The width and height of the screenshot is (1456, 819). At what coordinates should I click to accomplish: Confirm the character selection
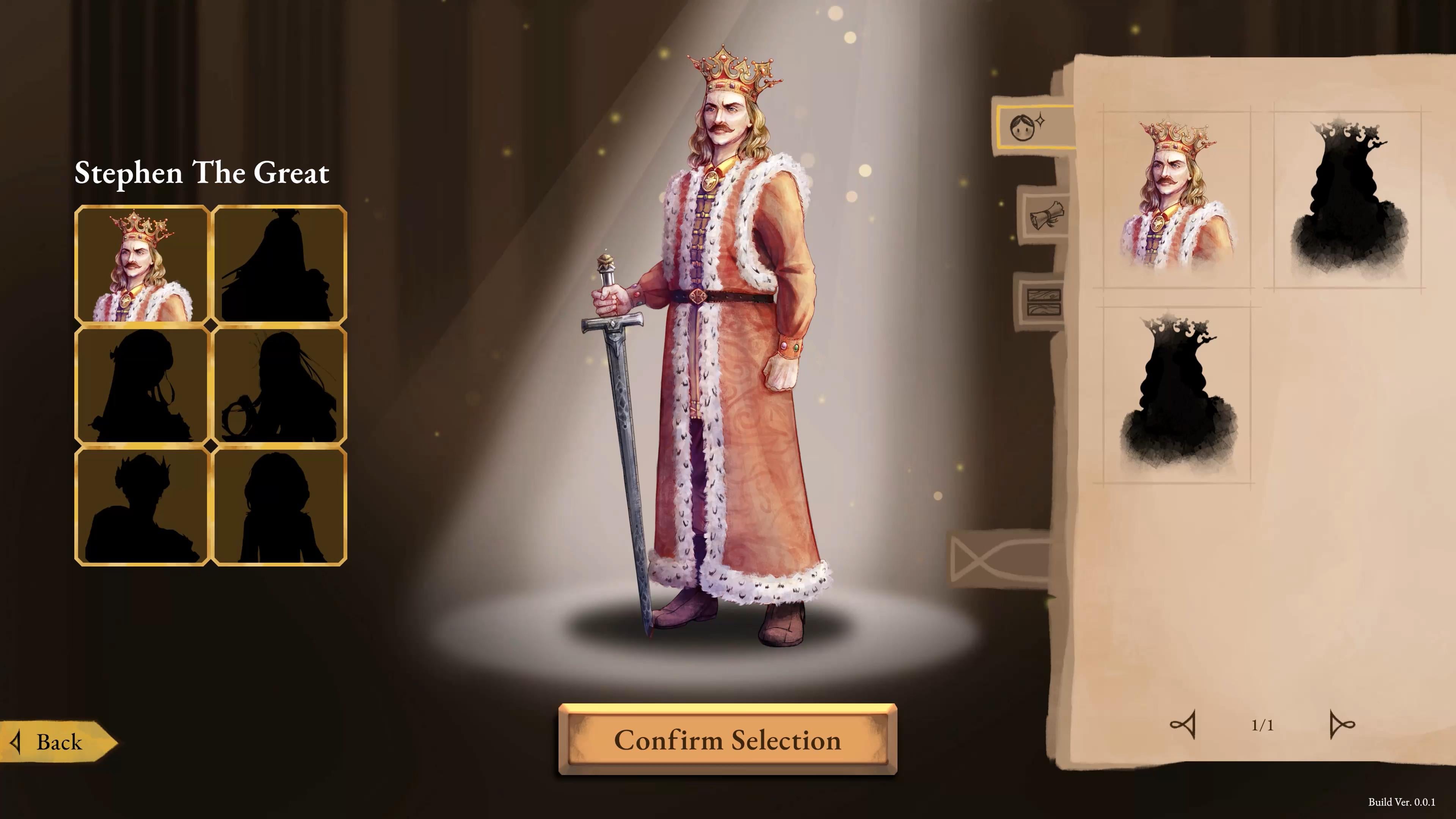[x=728, y=740]
